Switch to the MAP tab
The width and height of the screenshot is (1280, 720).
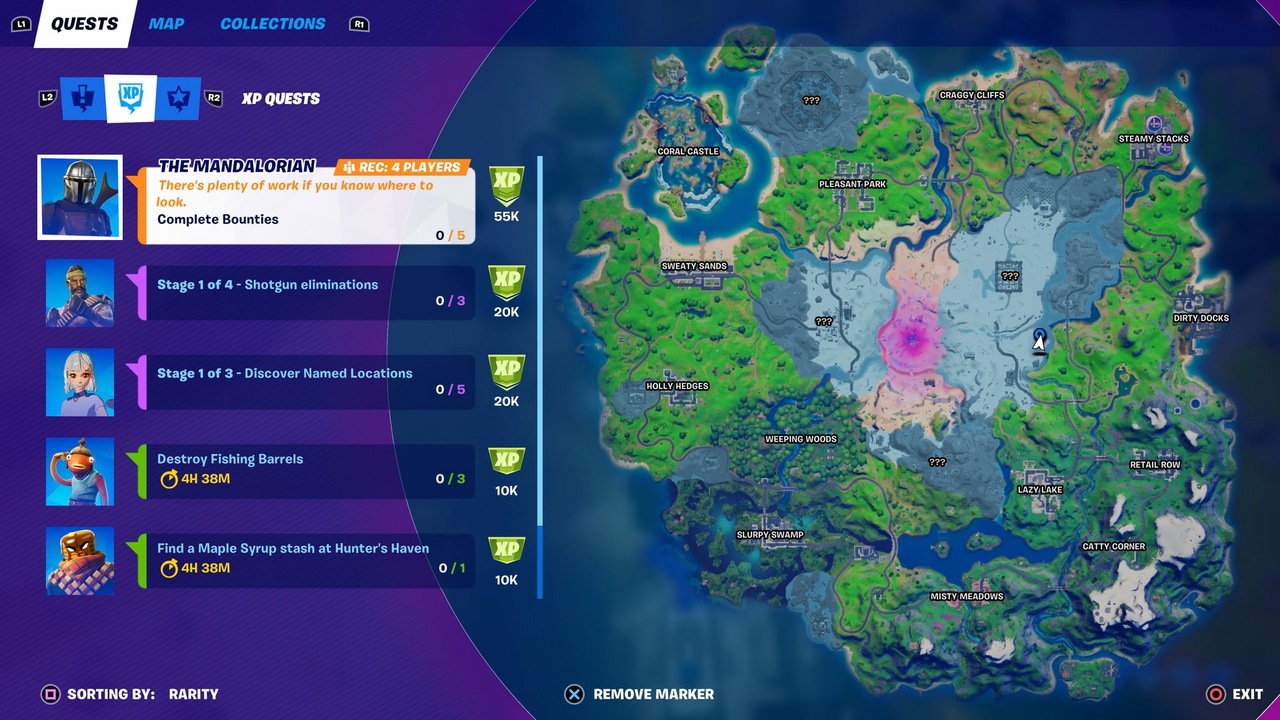166,23
